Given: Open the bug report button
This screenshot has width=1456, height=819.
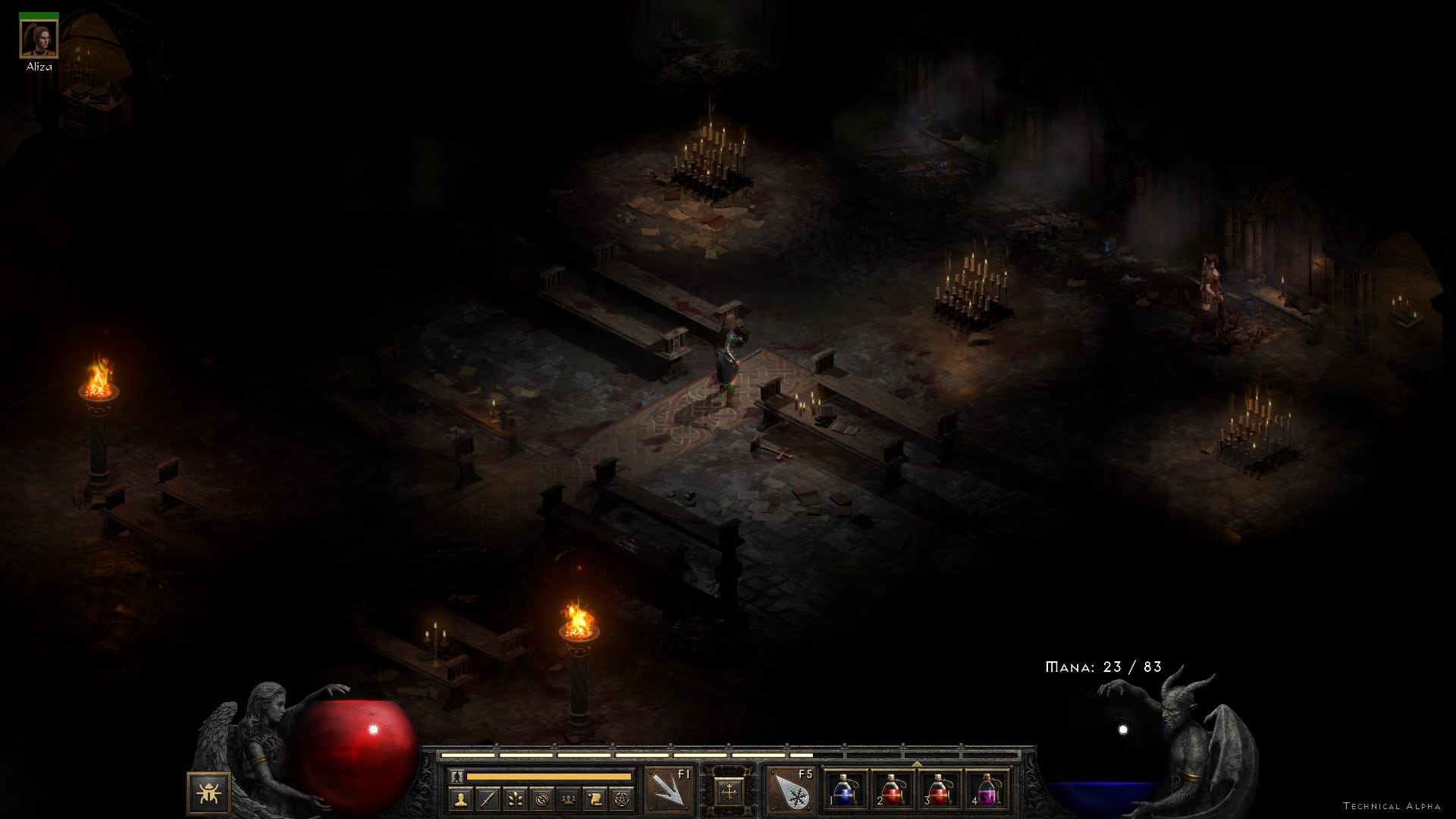Looking at the screenshot, I should click(x=209, y=794).
